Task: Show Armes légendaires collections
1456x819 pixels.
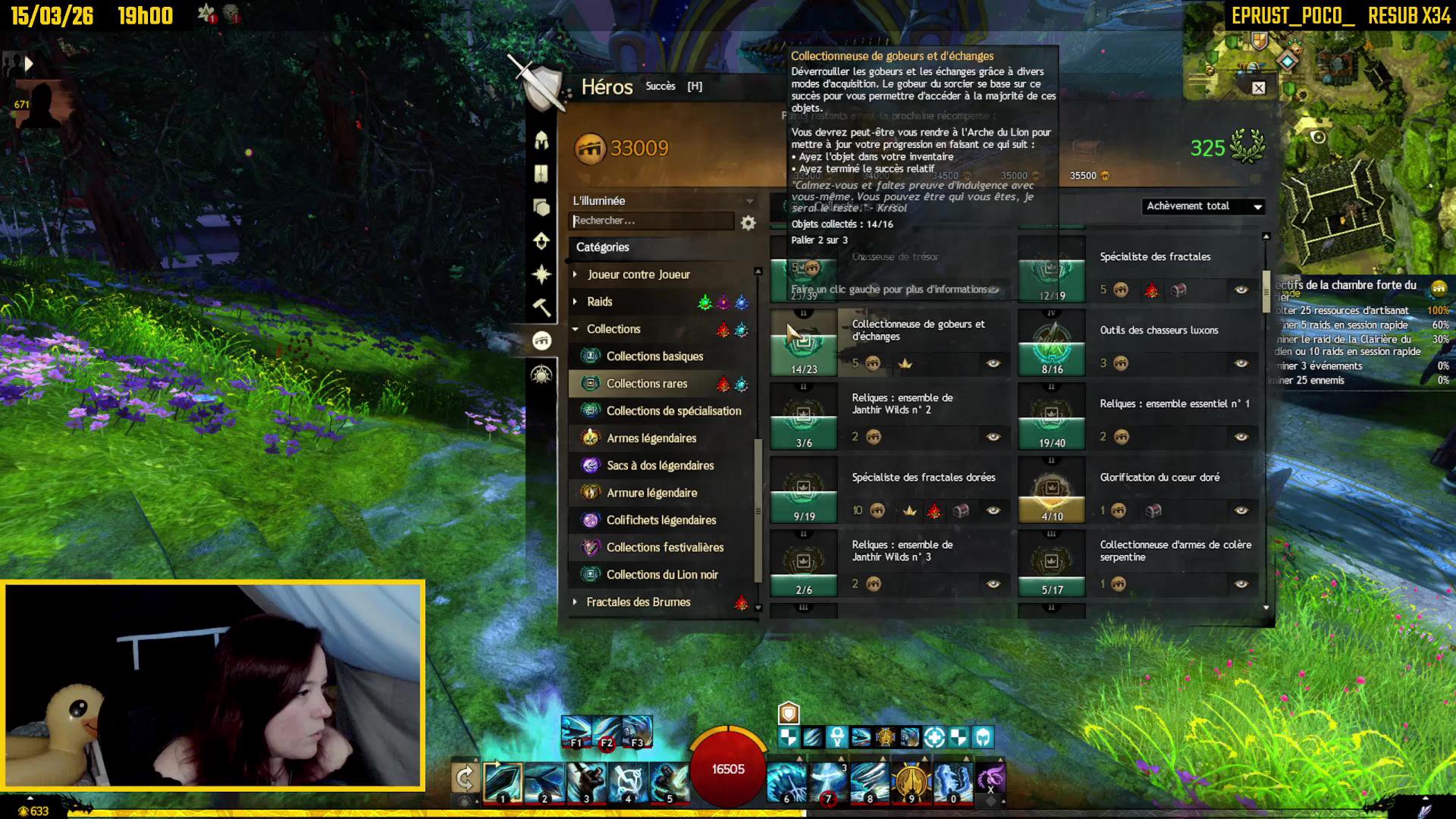Action: click(x=651, y=438)
